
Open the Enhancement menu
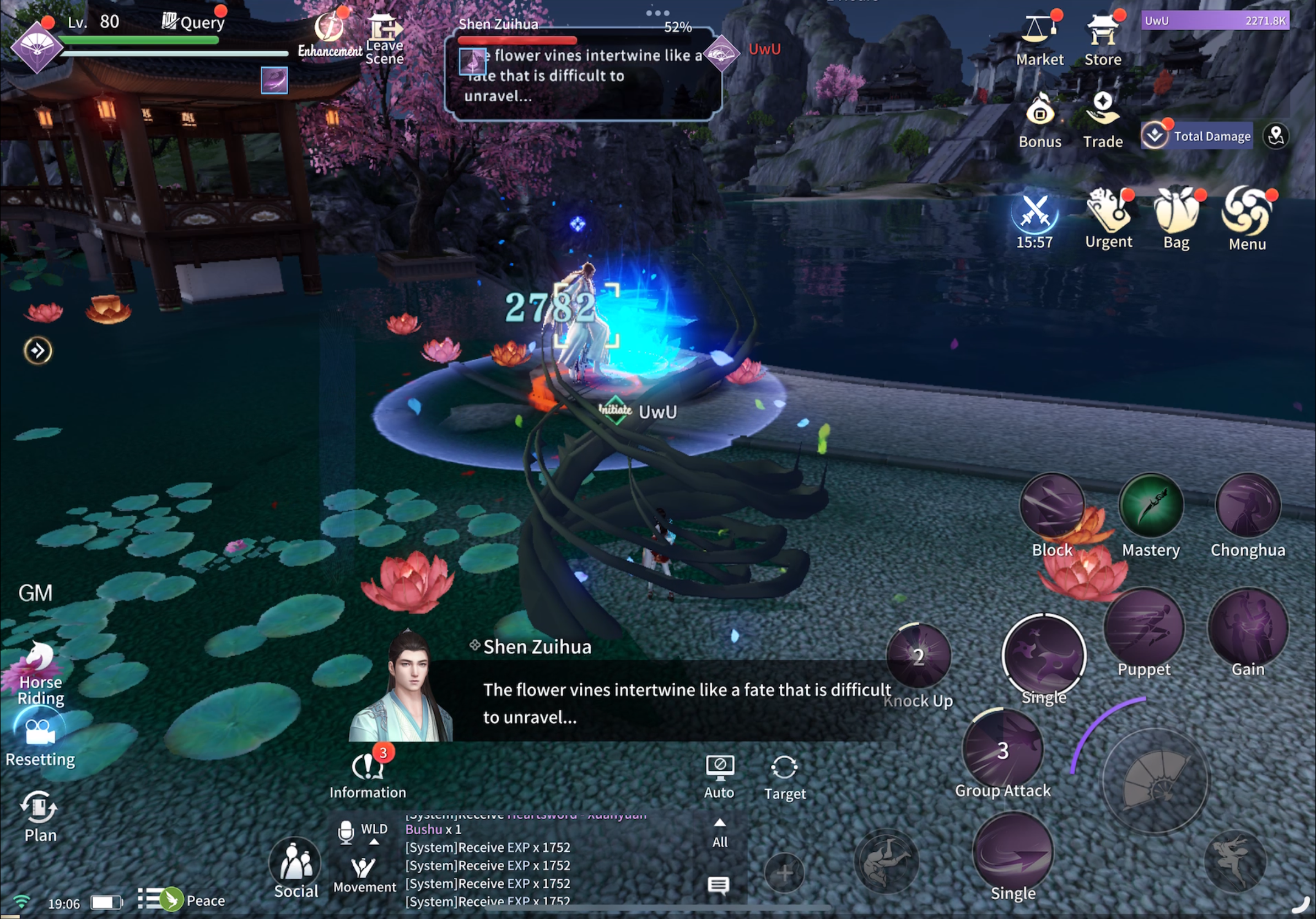[330, 34]
